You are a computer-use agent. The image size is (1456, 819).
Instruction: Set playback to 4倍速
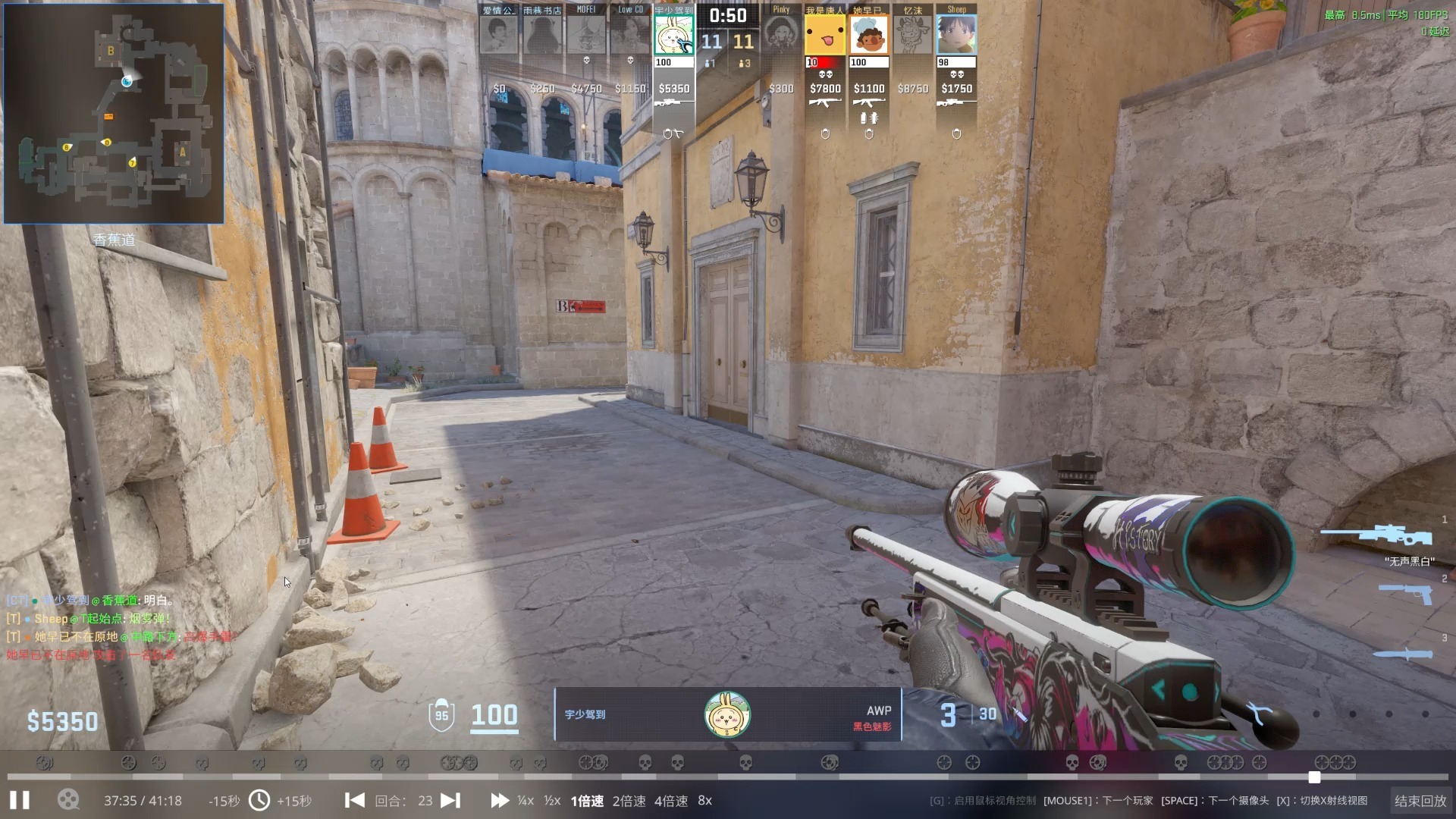tap(670, 801)
